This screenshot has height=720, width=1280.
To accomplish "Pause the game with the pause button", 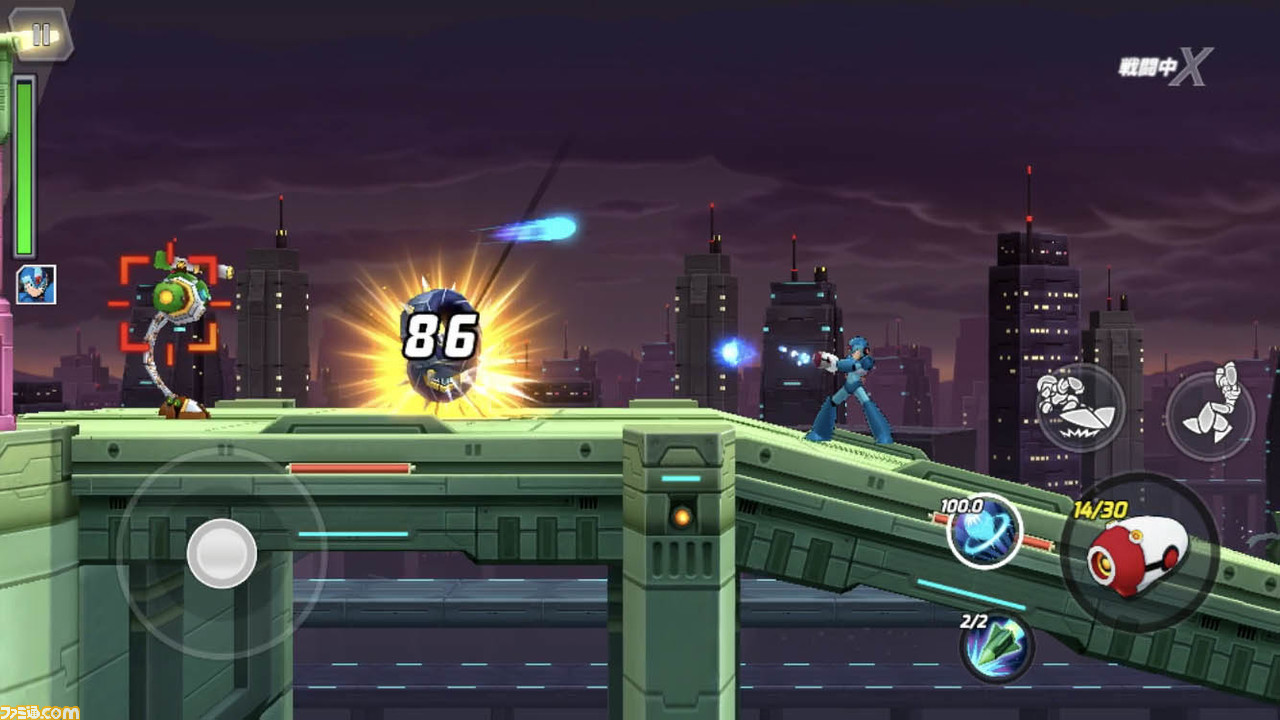I will (x=41, y=35).
